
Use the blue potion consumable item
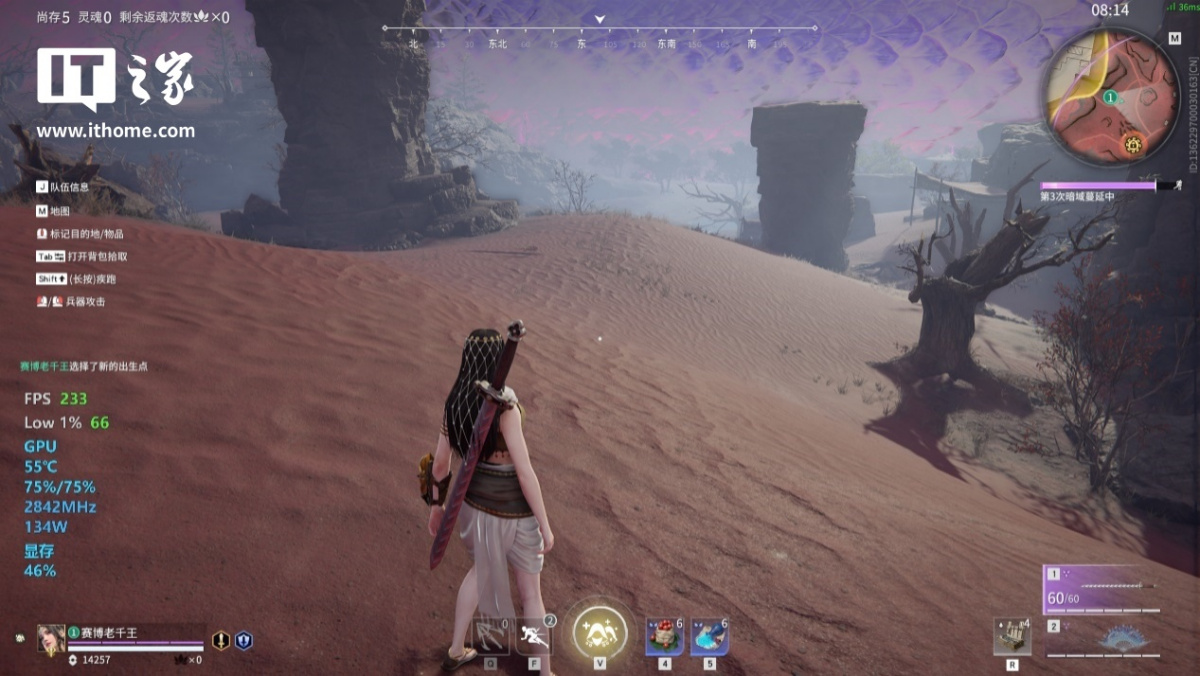709,636
